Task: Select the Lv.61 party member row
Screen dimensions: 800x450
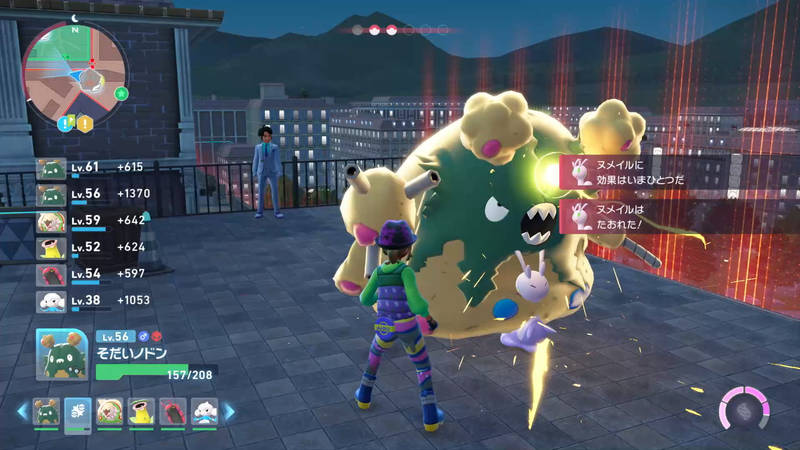Action: (90, 168)
